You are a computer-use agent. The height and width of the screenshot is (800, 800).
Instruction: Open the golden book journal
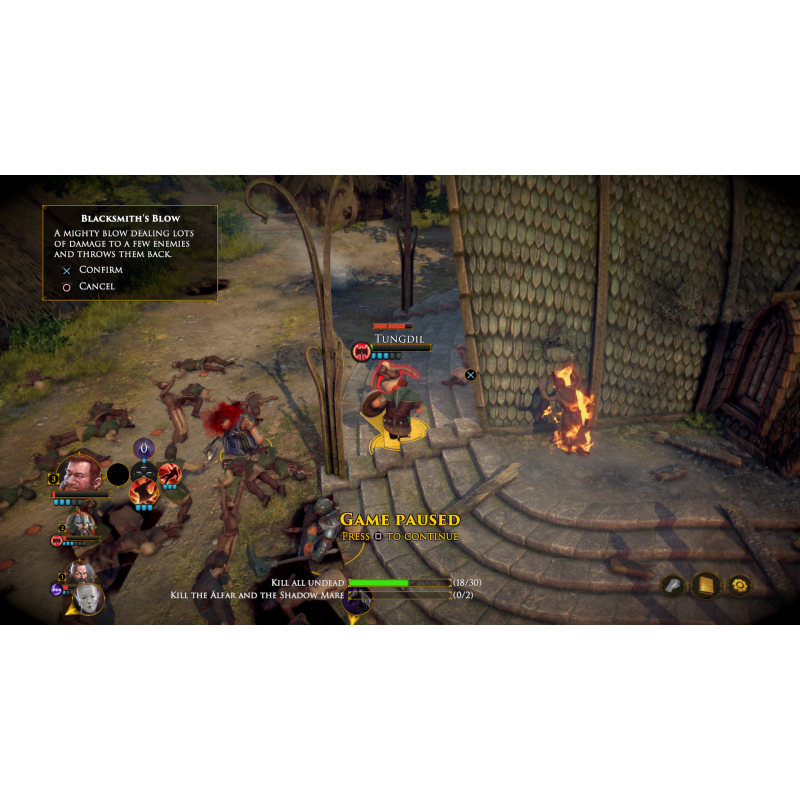click(706, 585)
